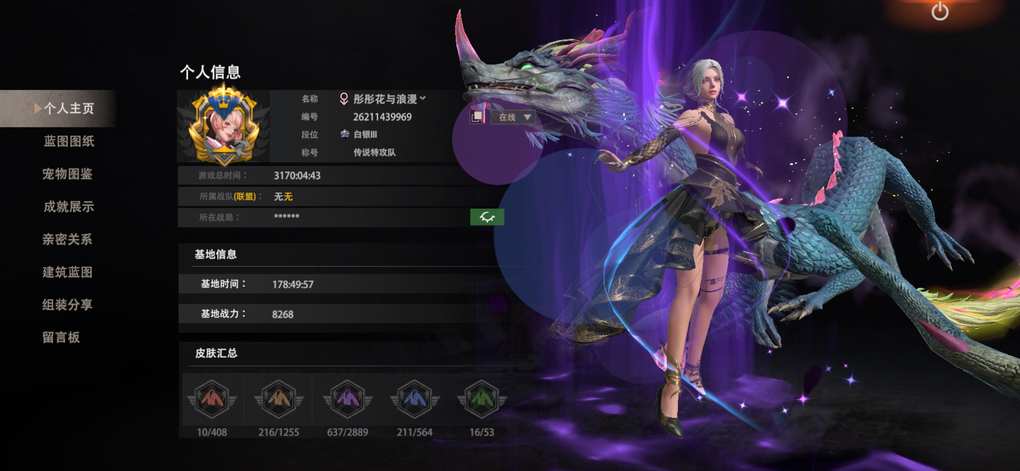The image size is (1020, 471).
Task: View the 留言板 message board
Action: coord(61,337)
